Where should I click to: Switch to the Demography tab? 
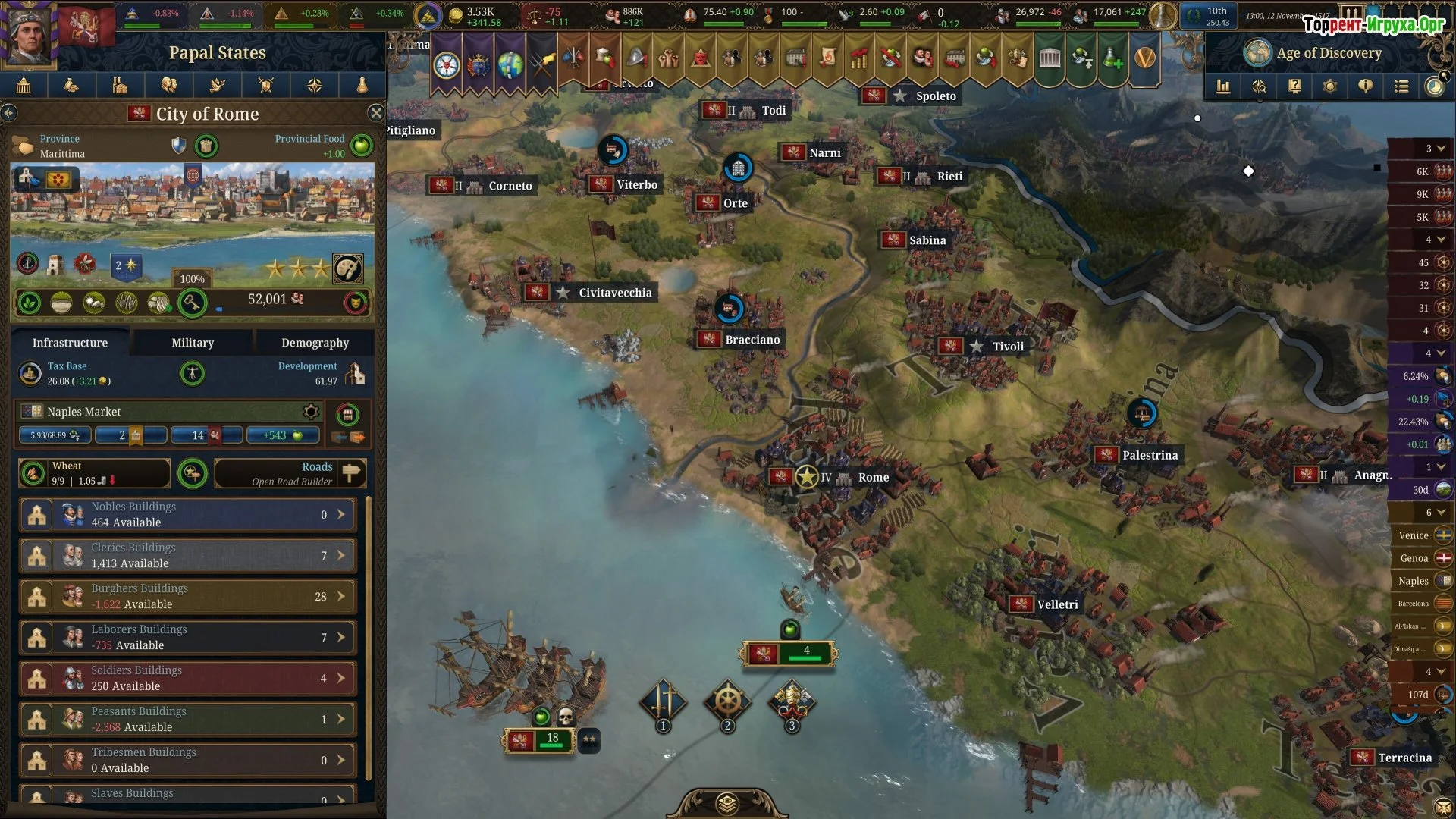315,343
